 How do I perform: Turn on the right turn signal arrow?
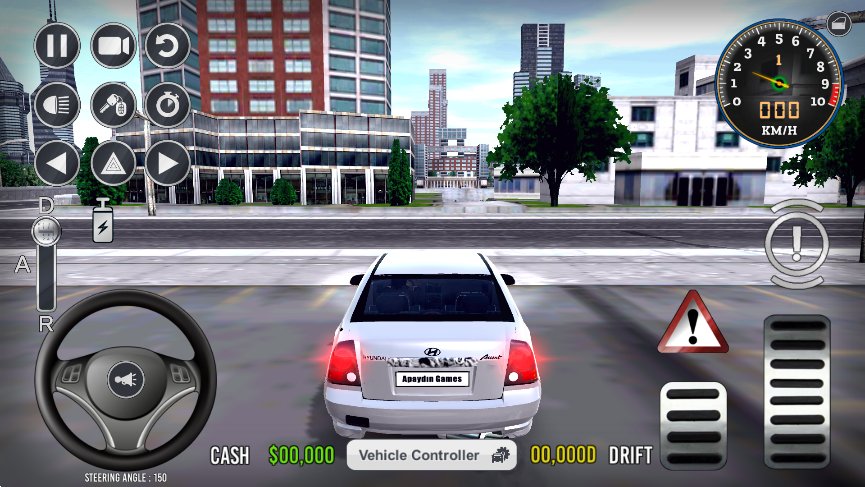coord(167,162)
